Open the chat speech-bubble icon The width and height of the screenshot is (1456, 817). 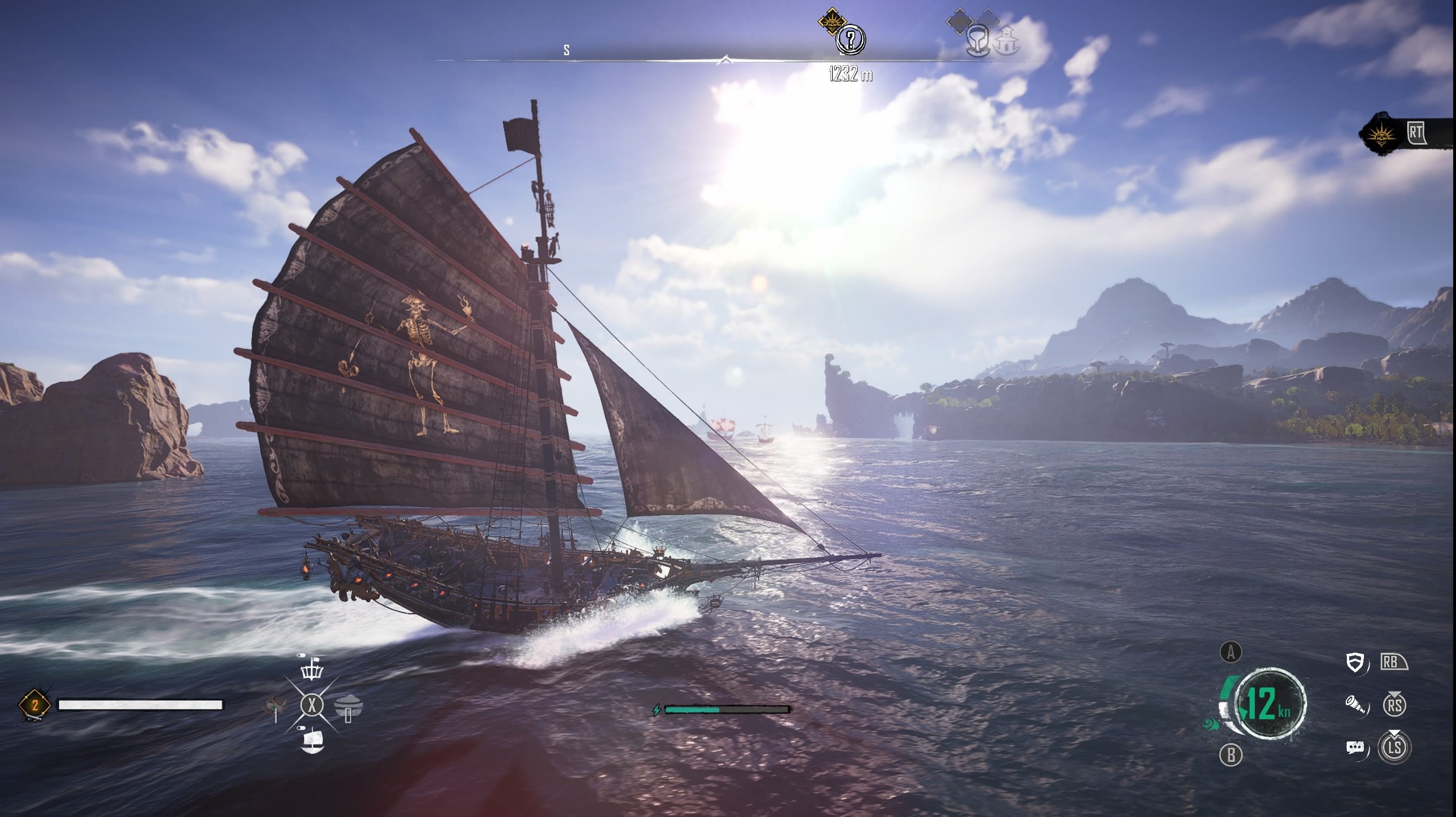(x=1356, y=748)
